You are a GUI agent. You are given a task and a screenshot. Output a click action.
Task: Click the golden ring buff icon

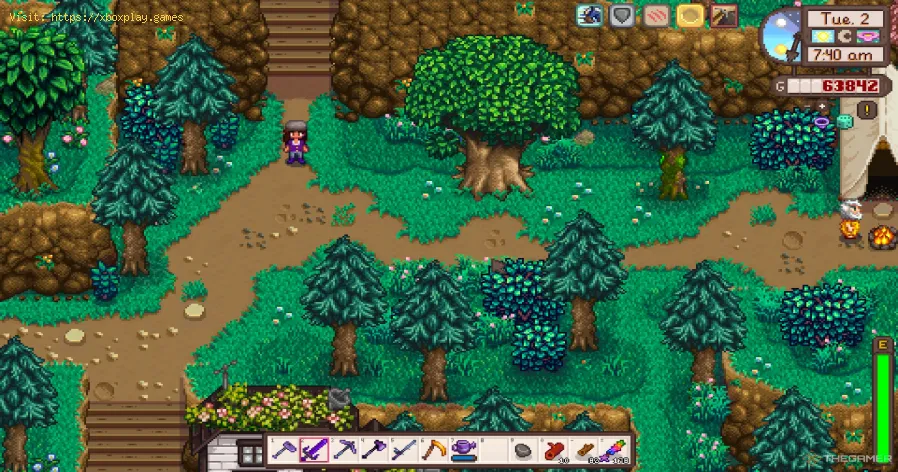tap(689, 15)
